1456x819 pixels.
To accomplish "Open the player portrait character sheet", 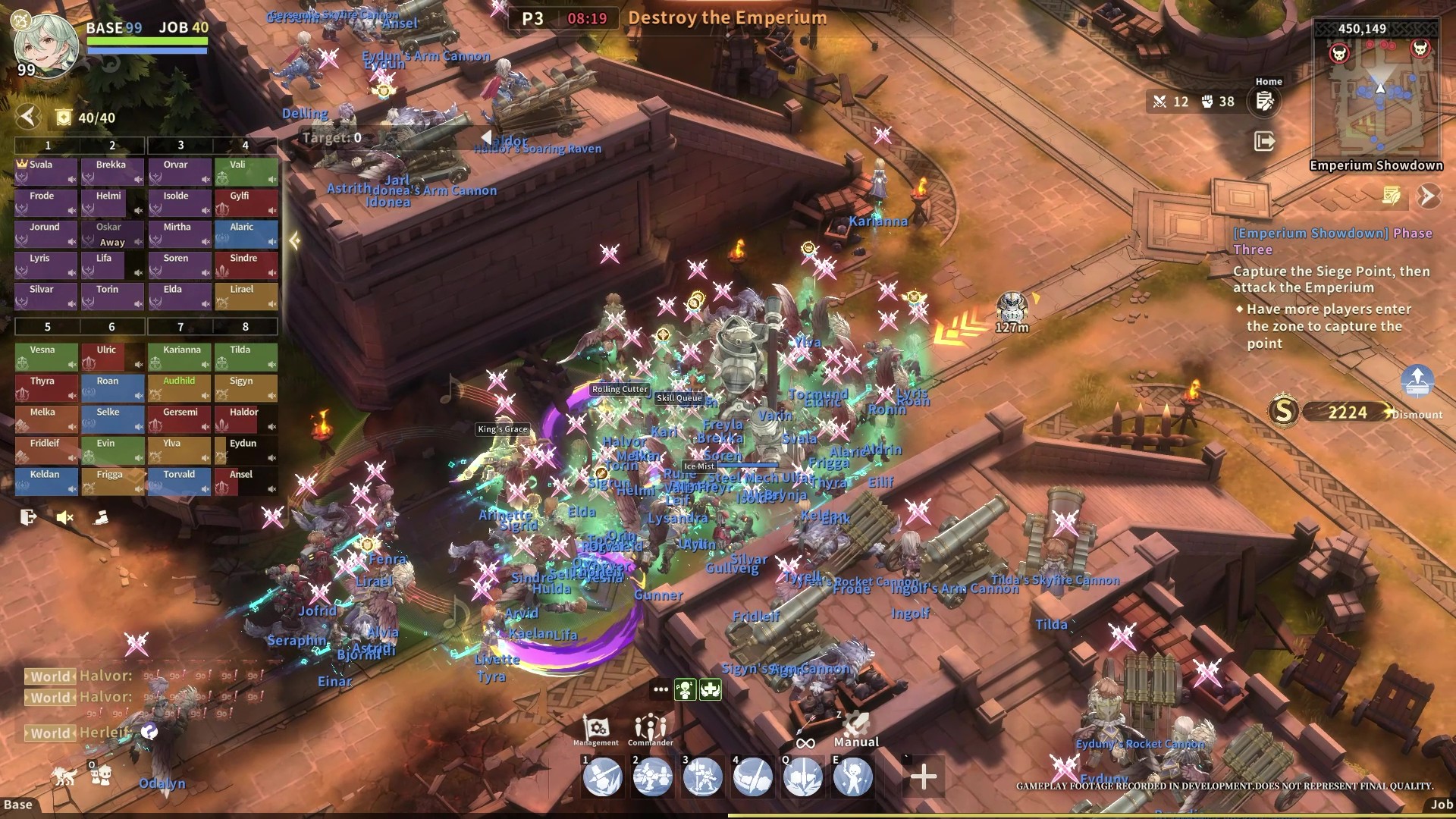I will pos(45,45).
